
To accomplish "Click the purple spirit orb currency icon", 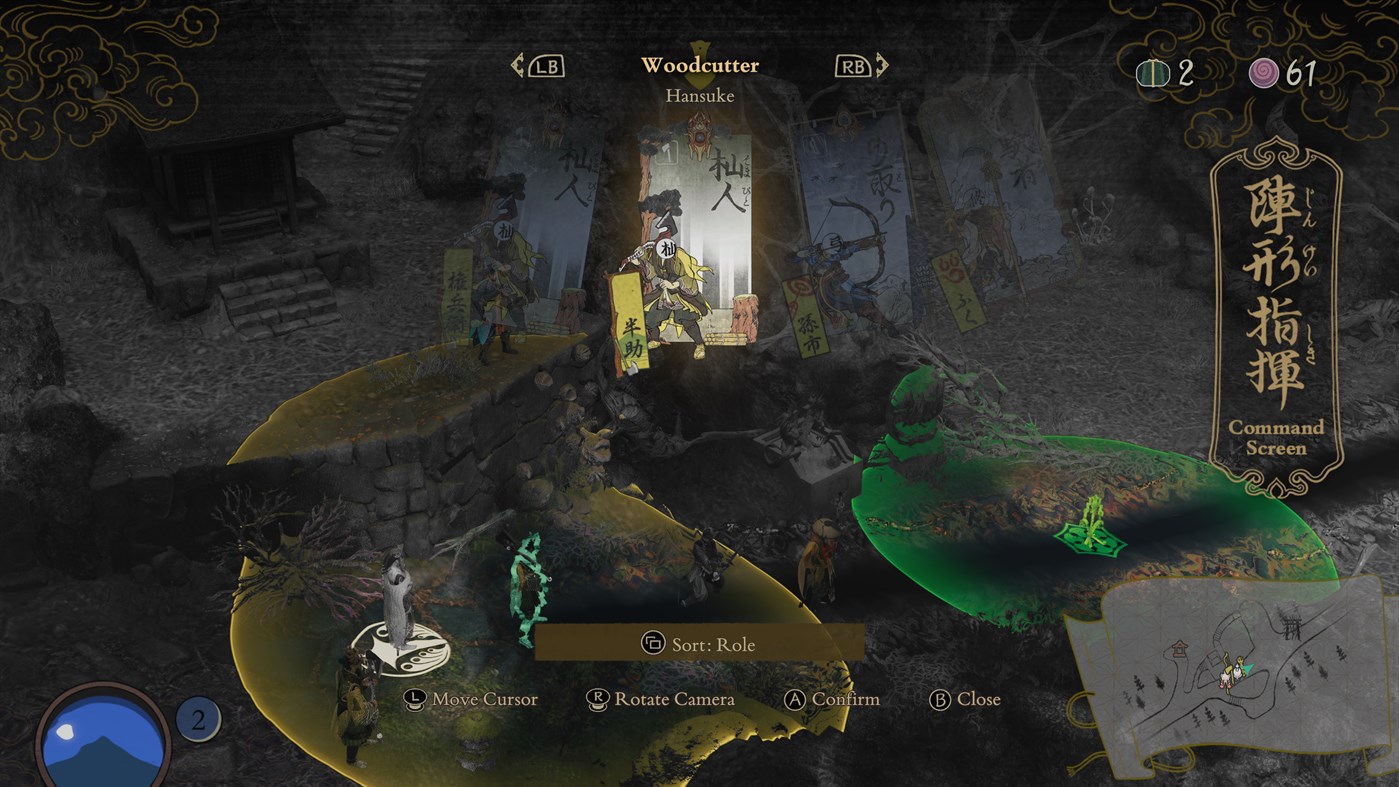I will coord(1263,72).
